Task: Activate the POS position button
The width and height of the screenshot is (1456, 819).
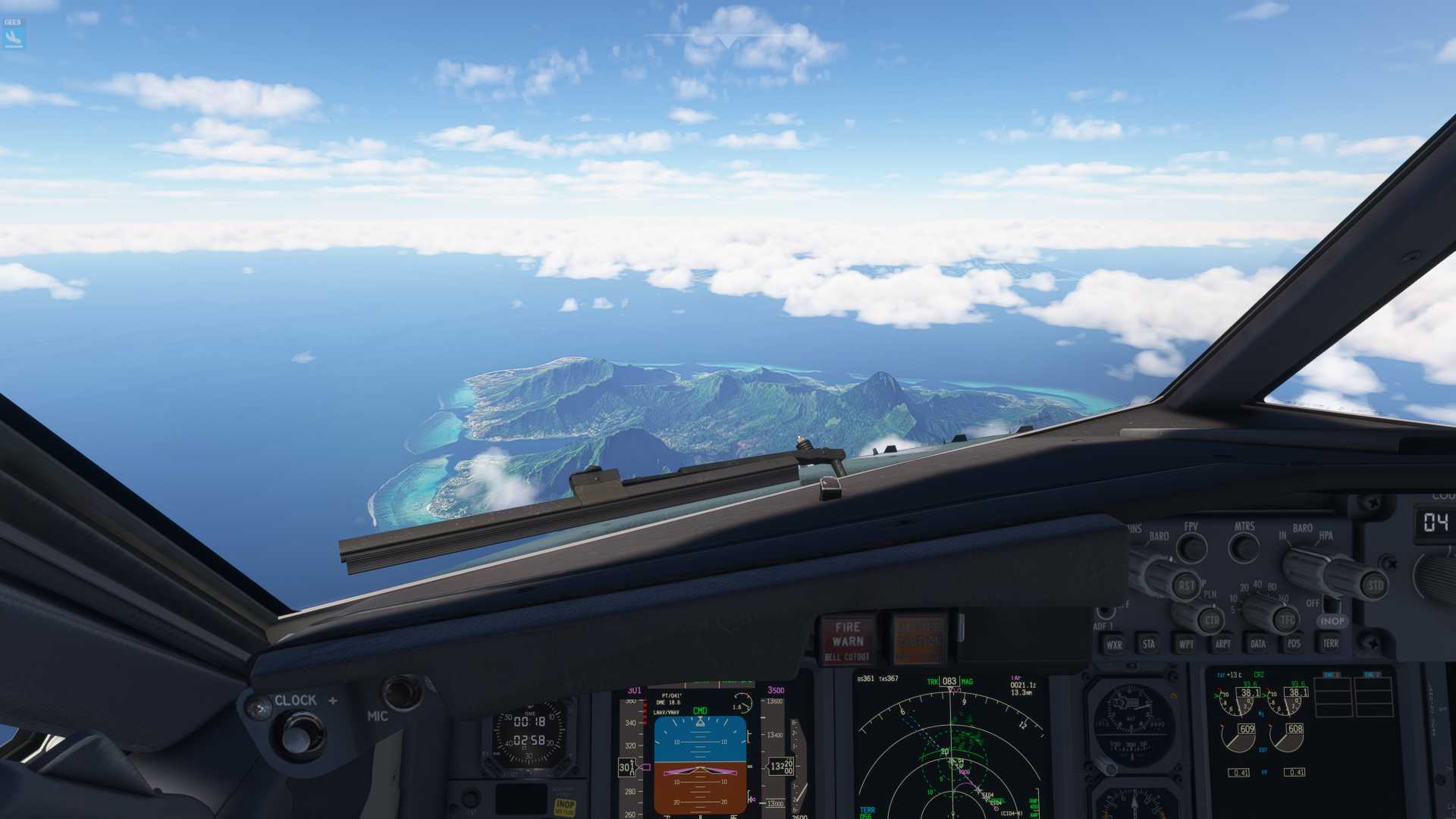Action: pyautogui.click(x=1294, y=644)
